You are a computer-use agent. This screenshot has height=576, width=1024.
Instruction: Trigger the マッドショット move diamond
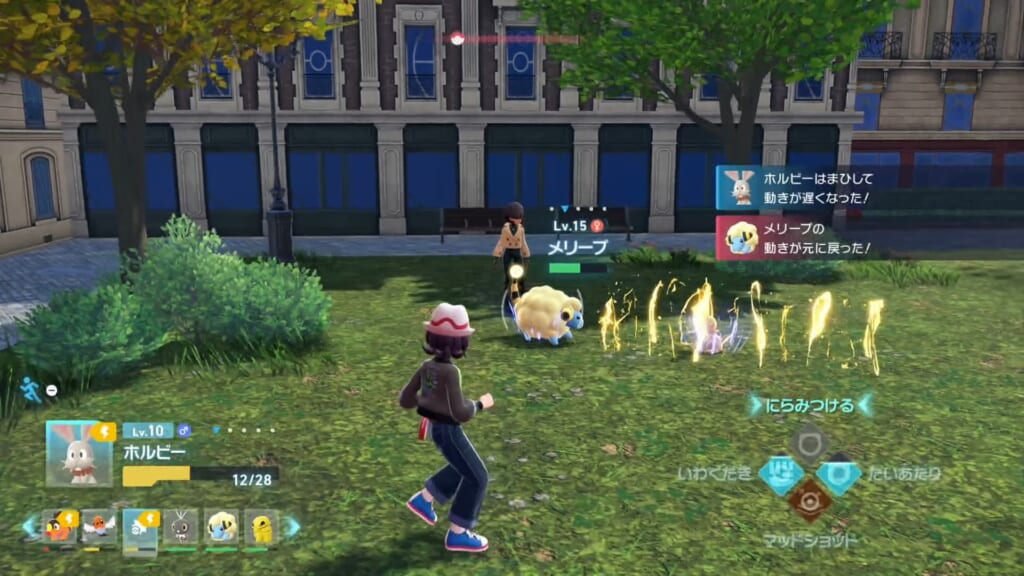pos(808,500)
